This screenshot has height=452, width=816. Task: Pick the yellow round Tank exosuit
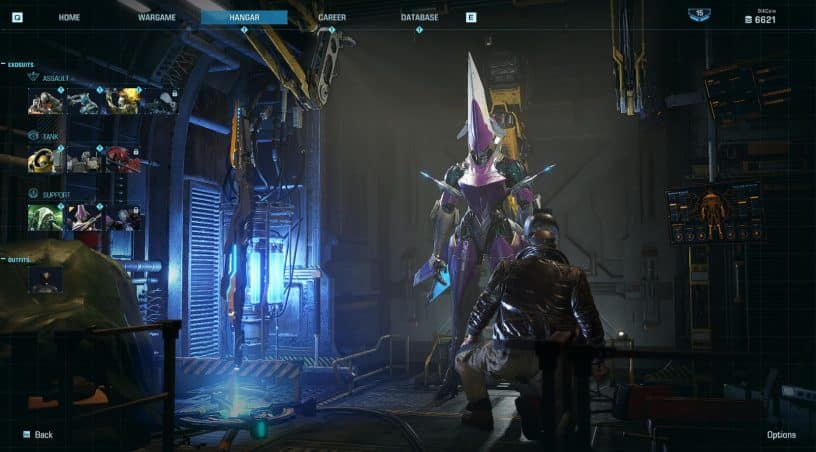(45, 159)
